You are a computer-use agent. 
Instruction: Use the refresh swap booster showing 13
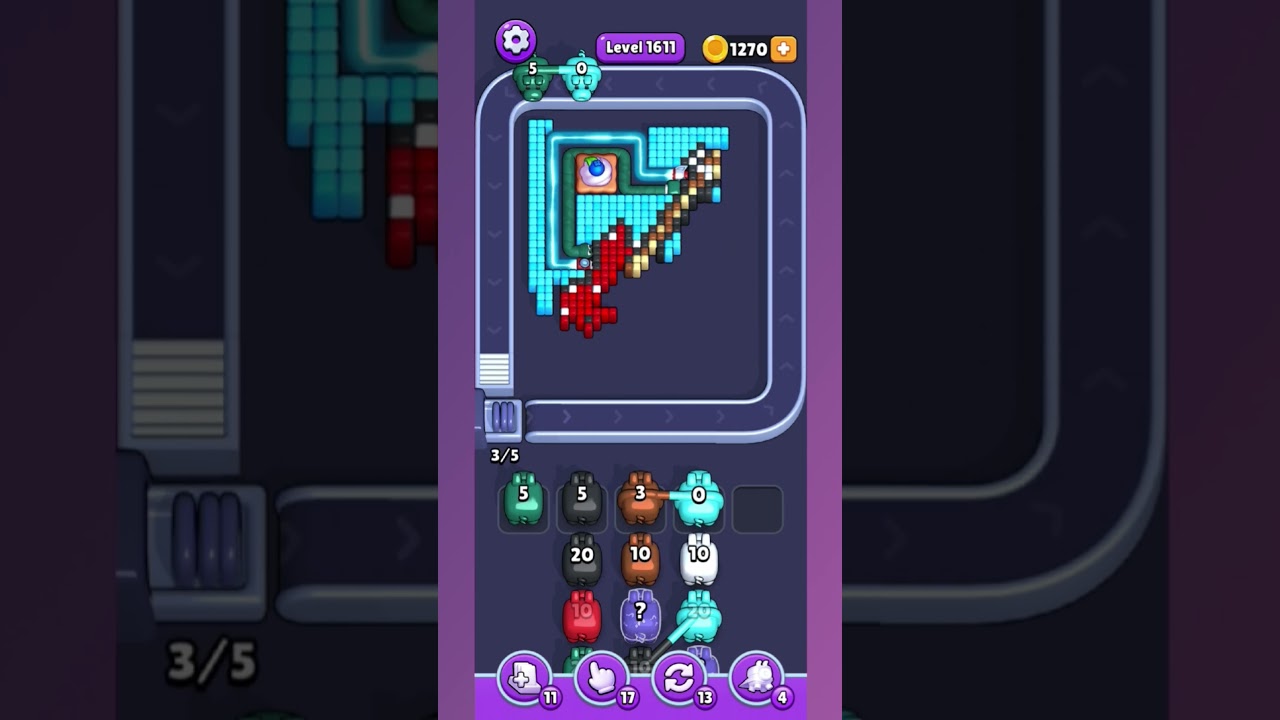click(679, 681)
